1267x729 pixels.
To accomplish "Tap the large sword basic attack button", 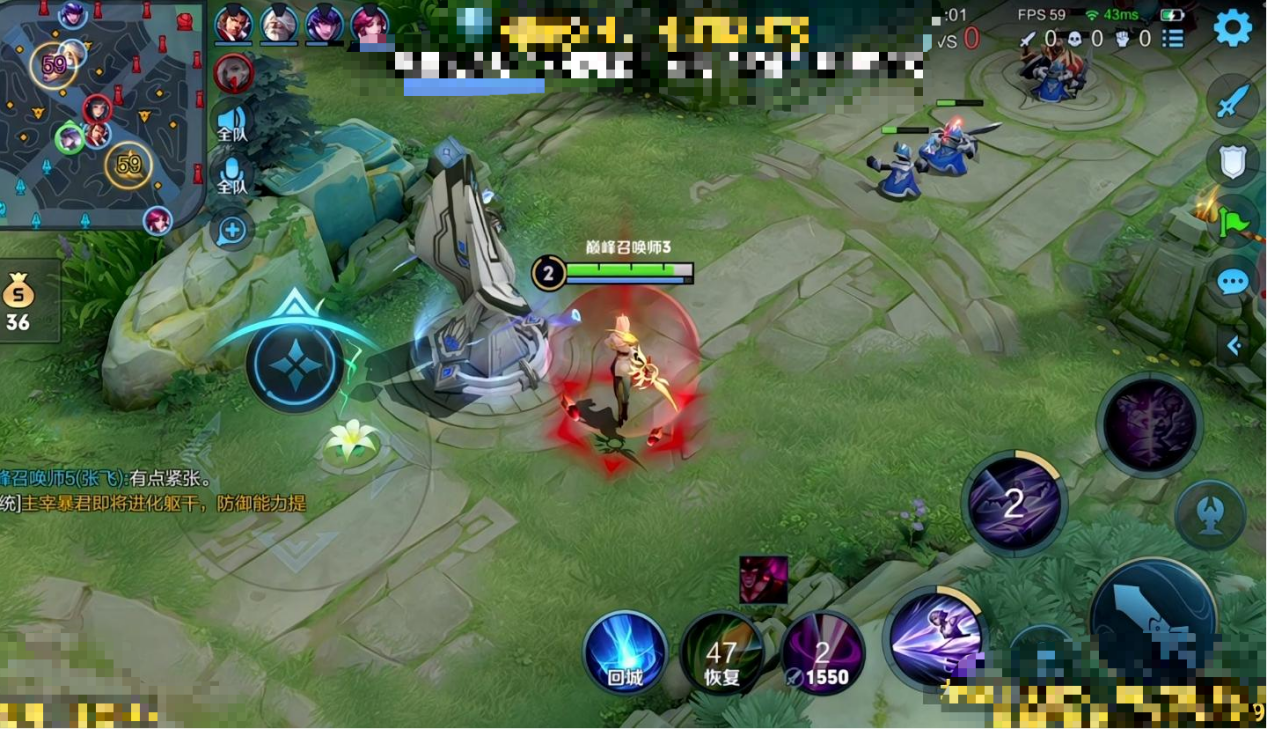I will (1153, 620).
